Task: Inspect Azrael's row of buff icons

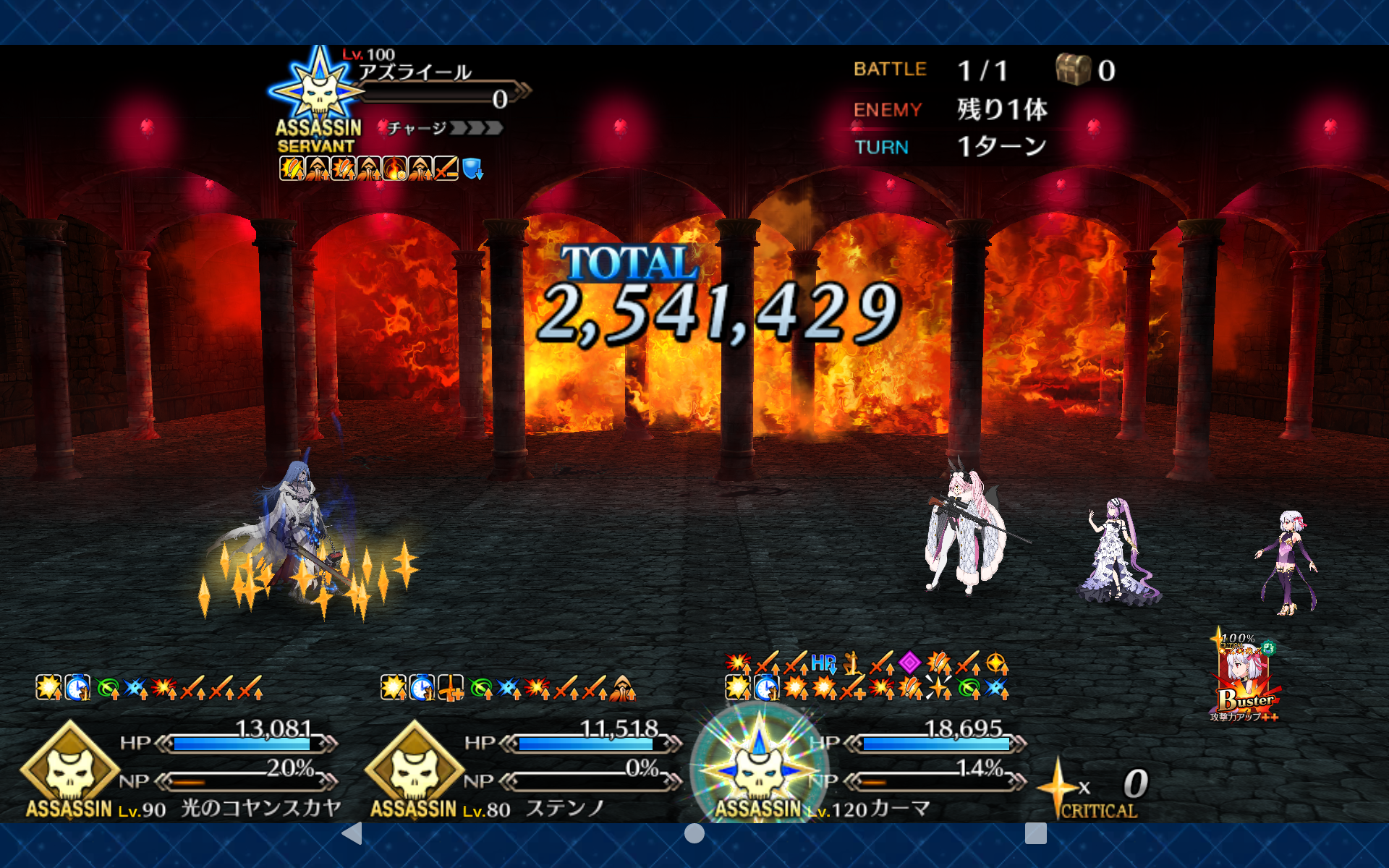Action: [x=381, y=169]
